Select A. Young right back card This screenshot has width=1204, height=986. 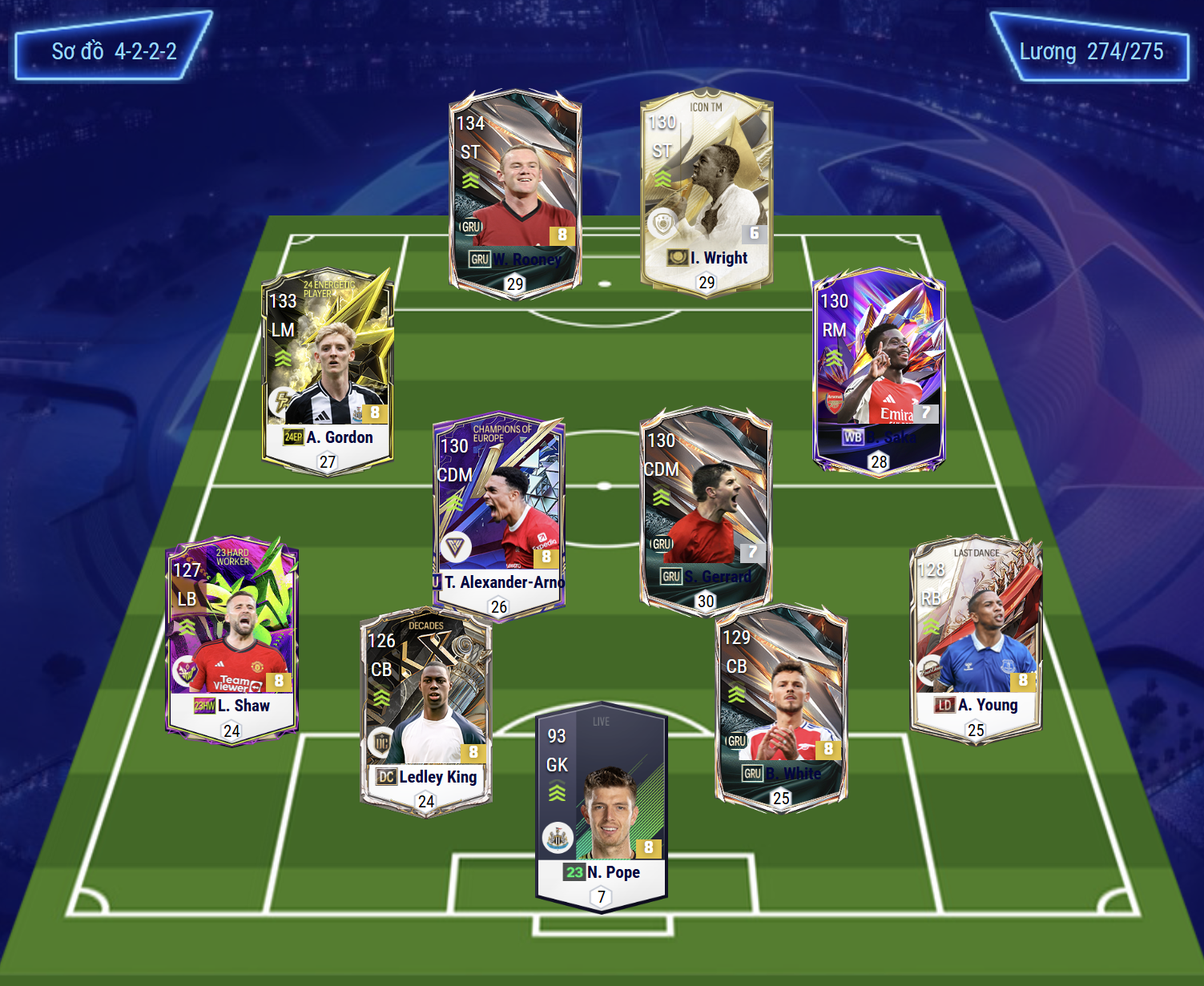click(976, 638)
